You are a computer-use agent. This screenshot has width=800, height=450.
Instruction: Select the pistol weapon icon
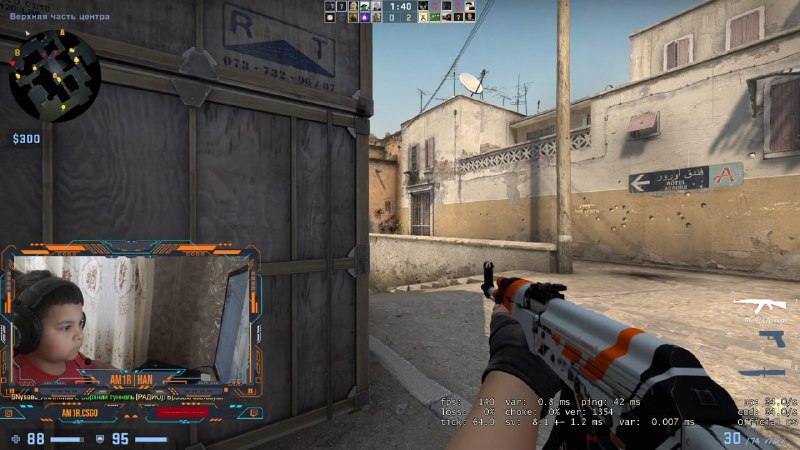point(772,339)
